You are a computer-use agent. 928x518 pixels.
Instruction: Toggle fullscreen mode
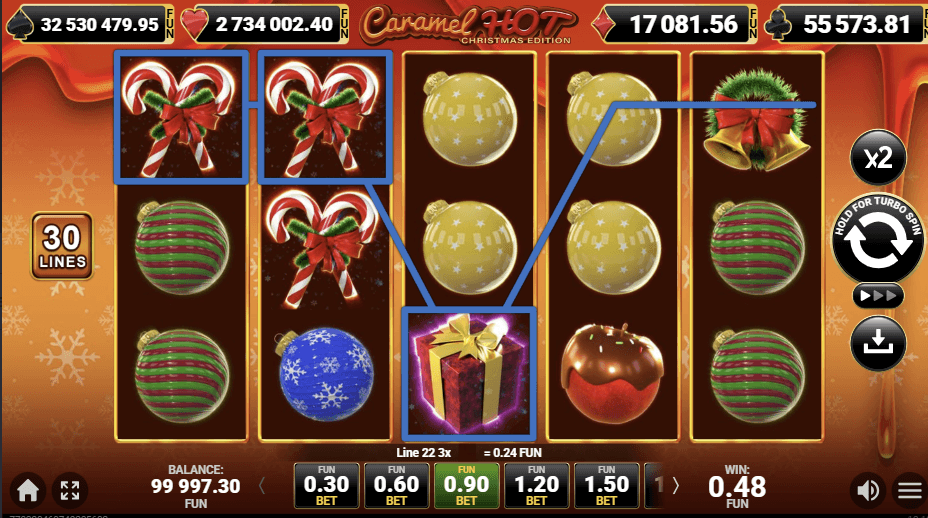[70, 490]
